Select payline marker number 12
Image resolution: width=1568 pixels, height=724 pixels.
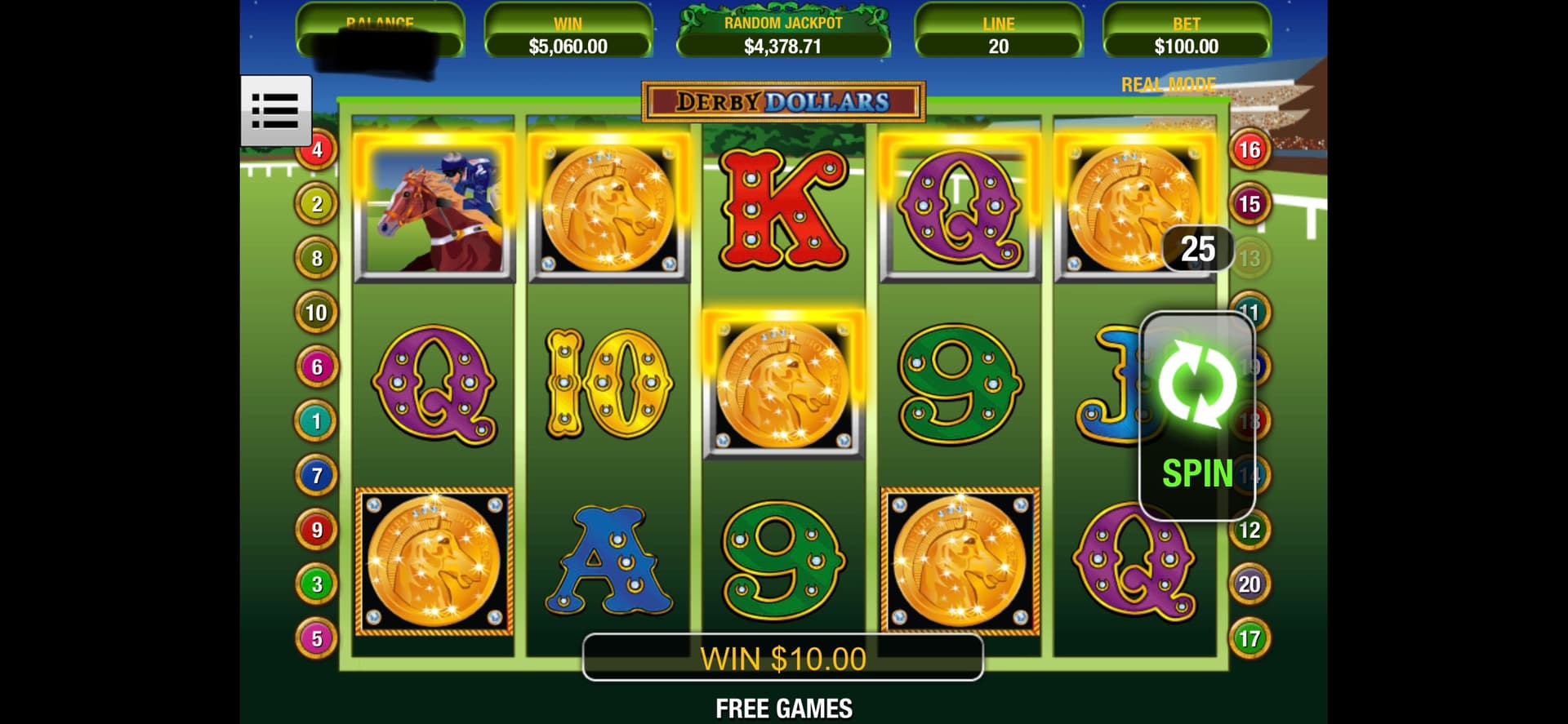point(1249,531)
